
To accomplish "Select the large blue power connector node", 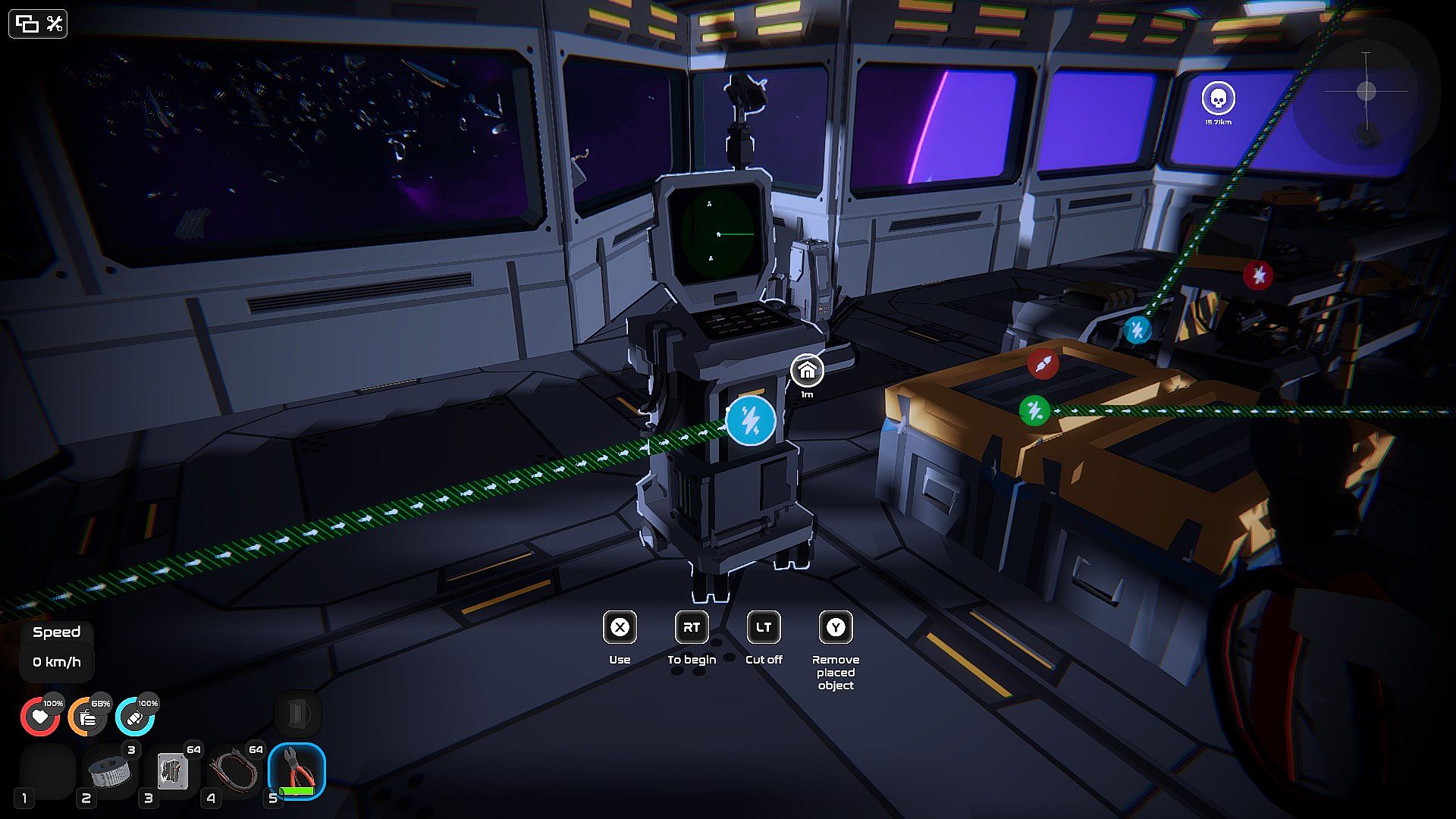I will coord(751,419).
